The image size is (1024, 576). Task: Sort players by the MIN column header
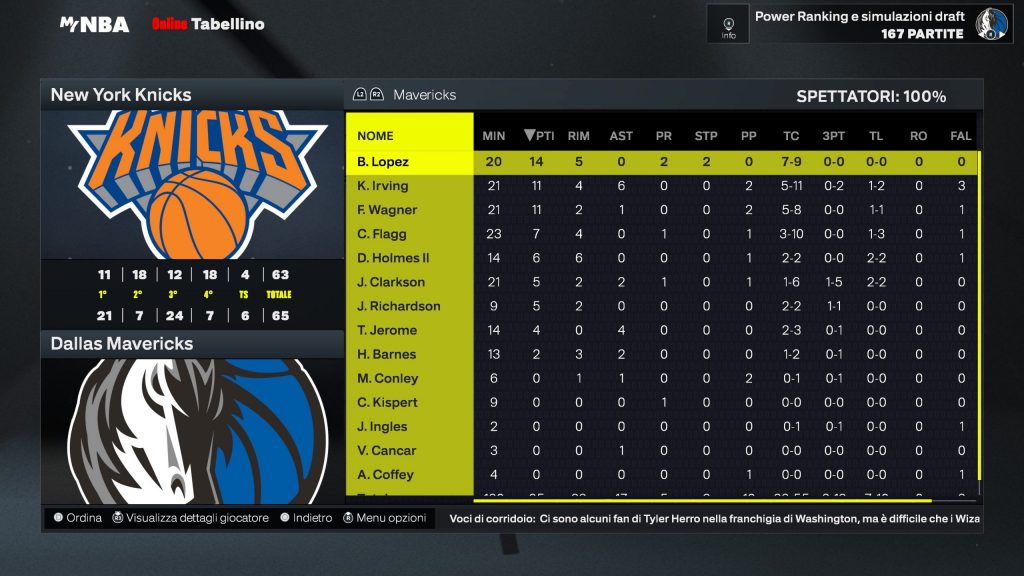494,136
